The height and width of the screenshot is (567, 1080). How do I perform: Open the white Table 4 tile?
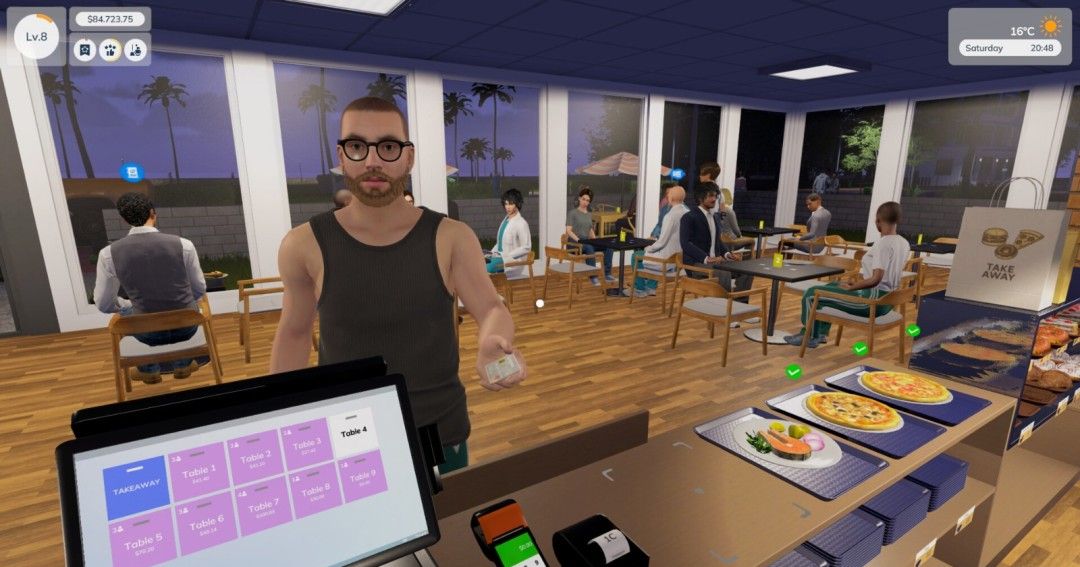(x=353, y=432)
